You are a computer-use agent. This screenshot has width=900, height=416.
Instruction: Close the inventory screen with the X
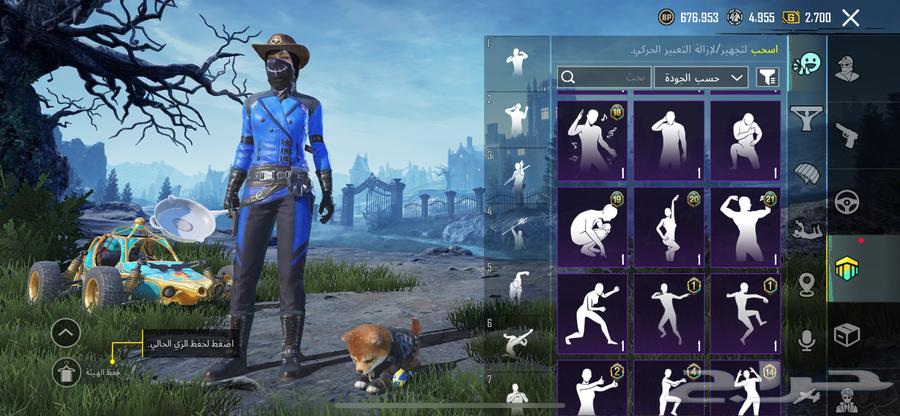pyautogui.click(x=851, y=17)
